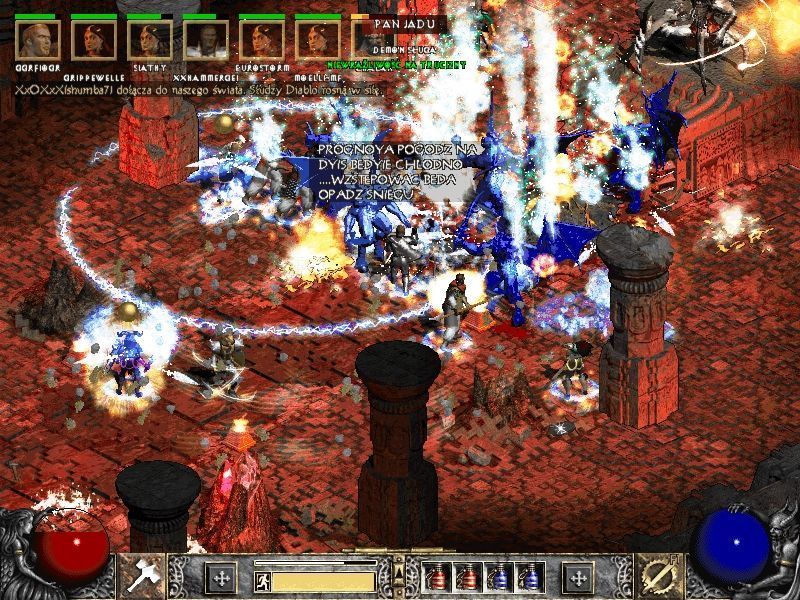The width and height of the screenshot is (800, 600).
Task: Select XXHAMMERGEI party portrait
Action: pos(207,41)
